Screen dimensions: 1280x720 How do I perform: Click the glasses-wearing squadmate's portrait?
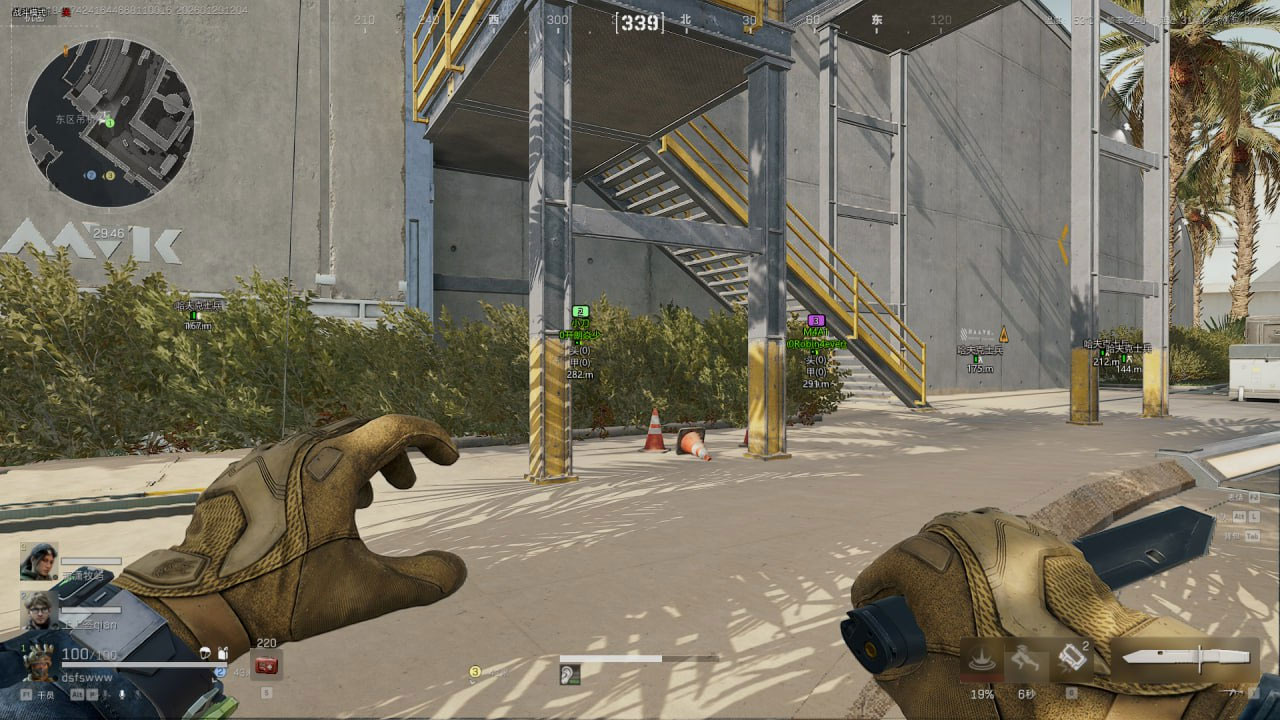click(x=39, y=609)
